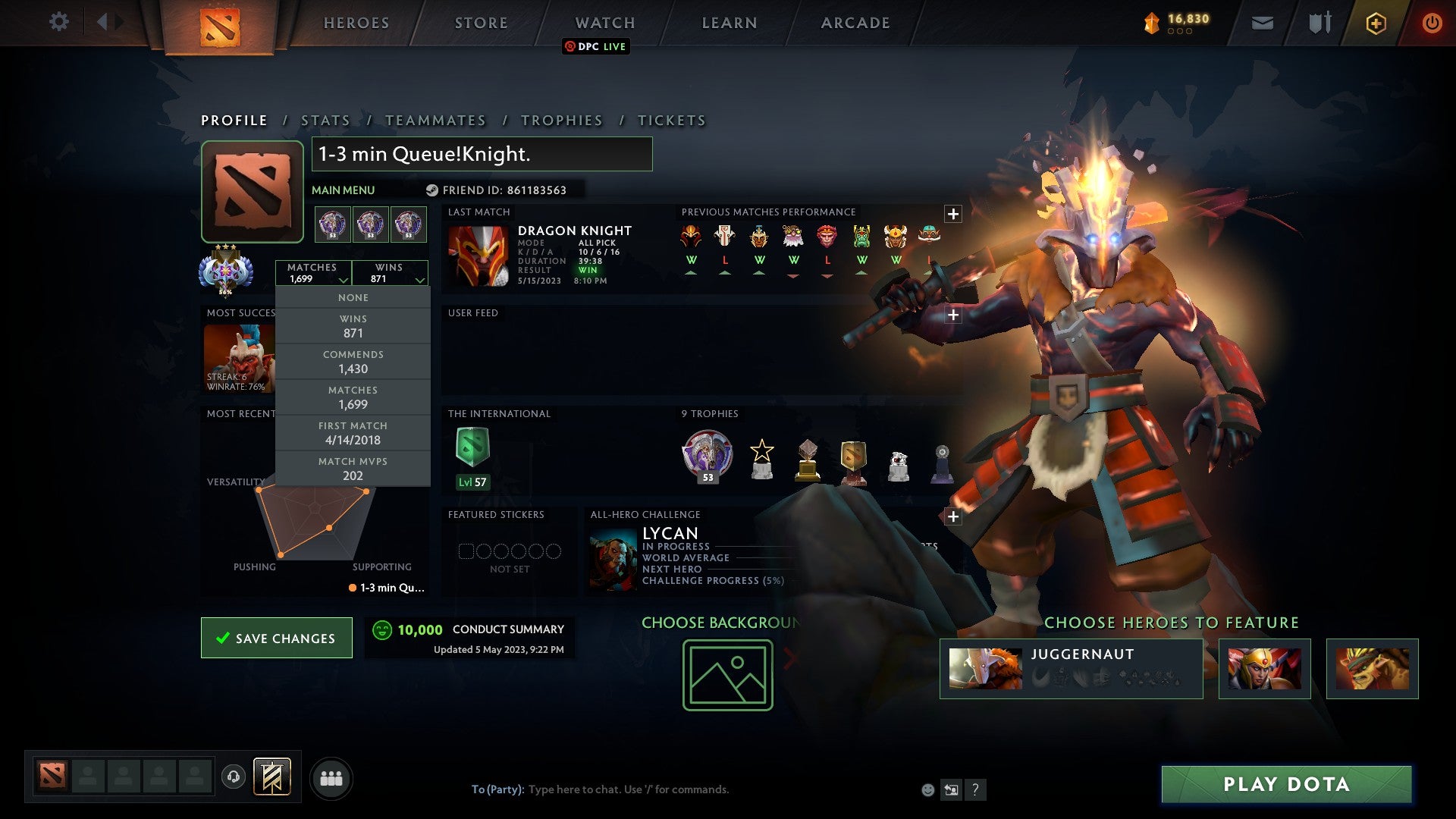Open the mail notifications icon
The image size is (1456, 819).
pos(1263,23)
